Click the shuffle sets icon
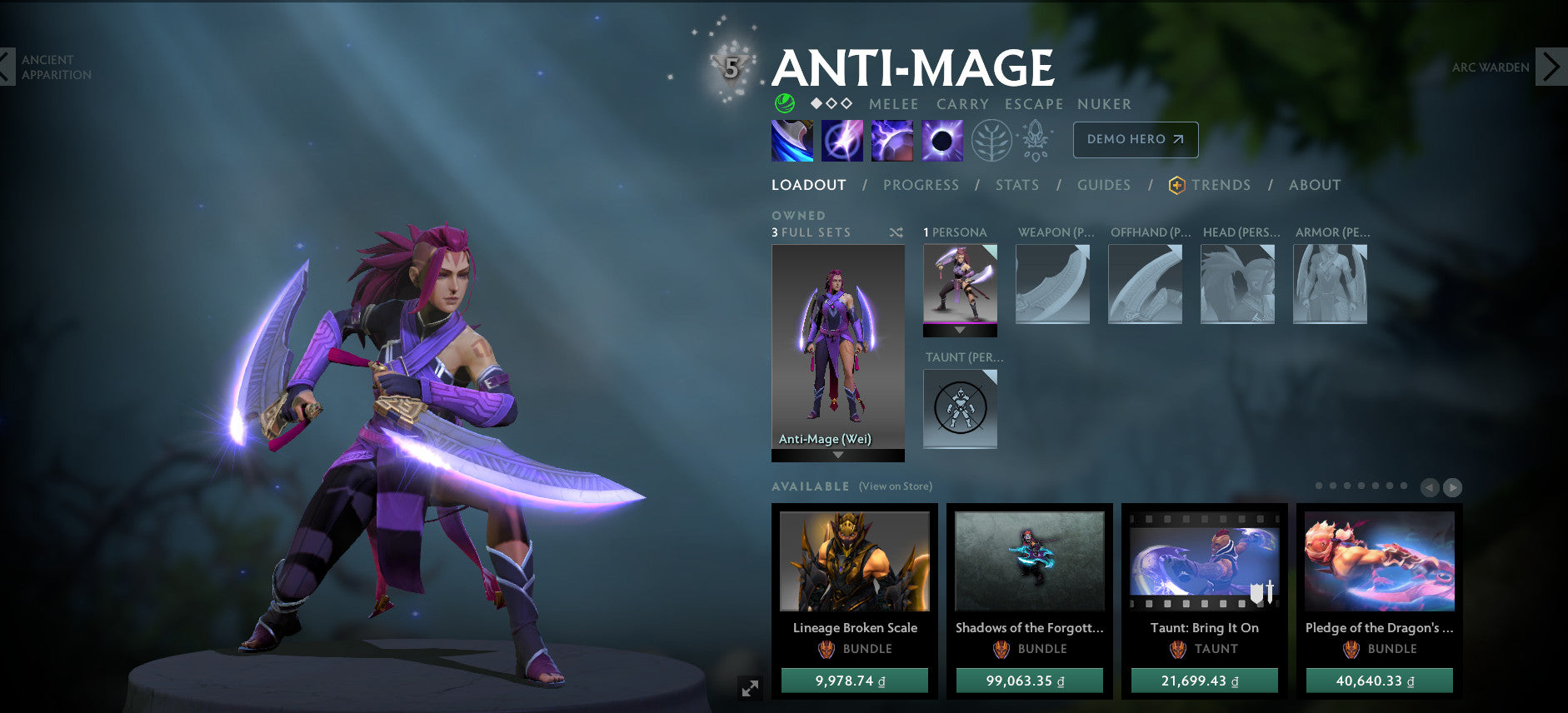This screenshot has height=713, width=1568. 896,232
